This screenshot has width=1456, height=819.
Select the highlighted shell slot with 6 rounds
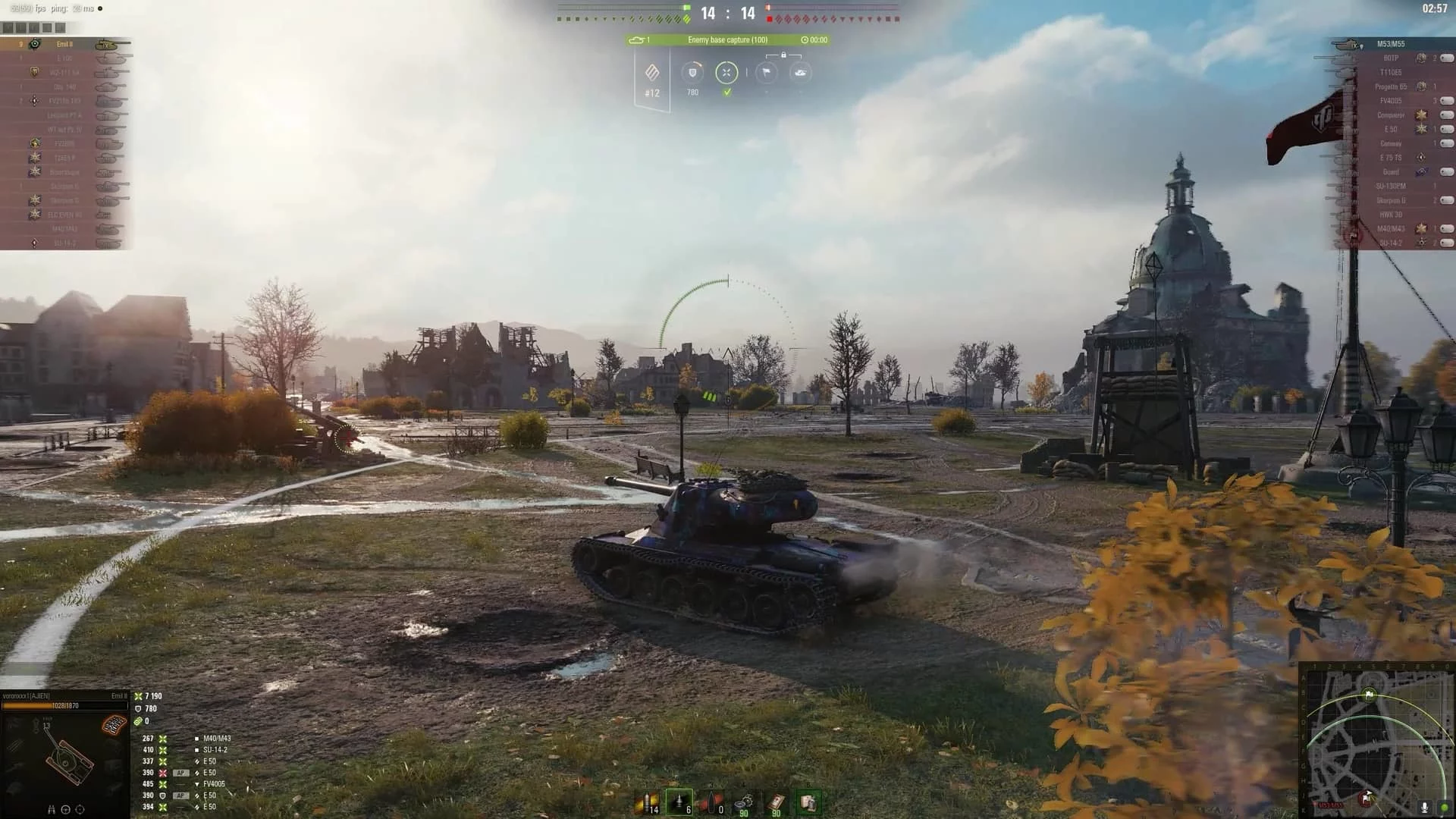click(679, 802)
